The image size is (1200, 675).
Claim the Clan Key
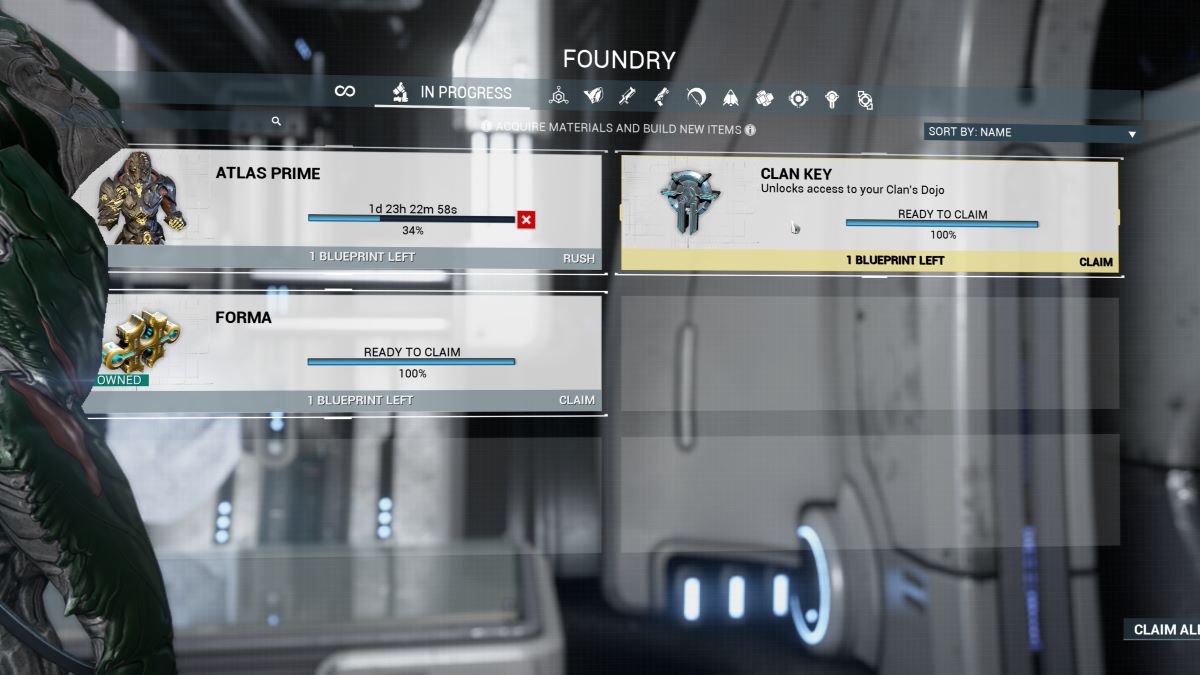(x=1096, y=262)
